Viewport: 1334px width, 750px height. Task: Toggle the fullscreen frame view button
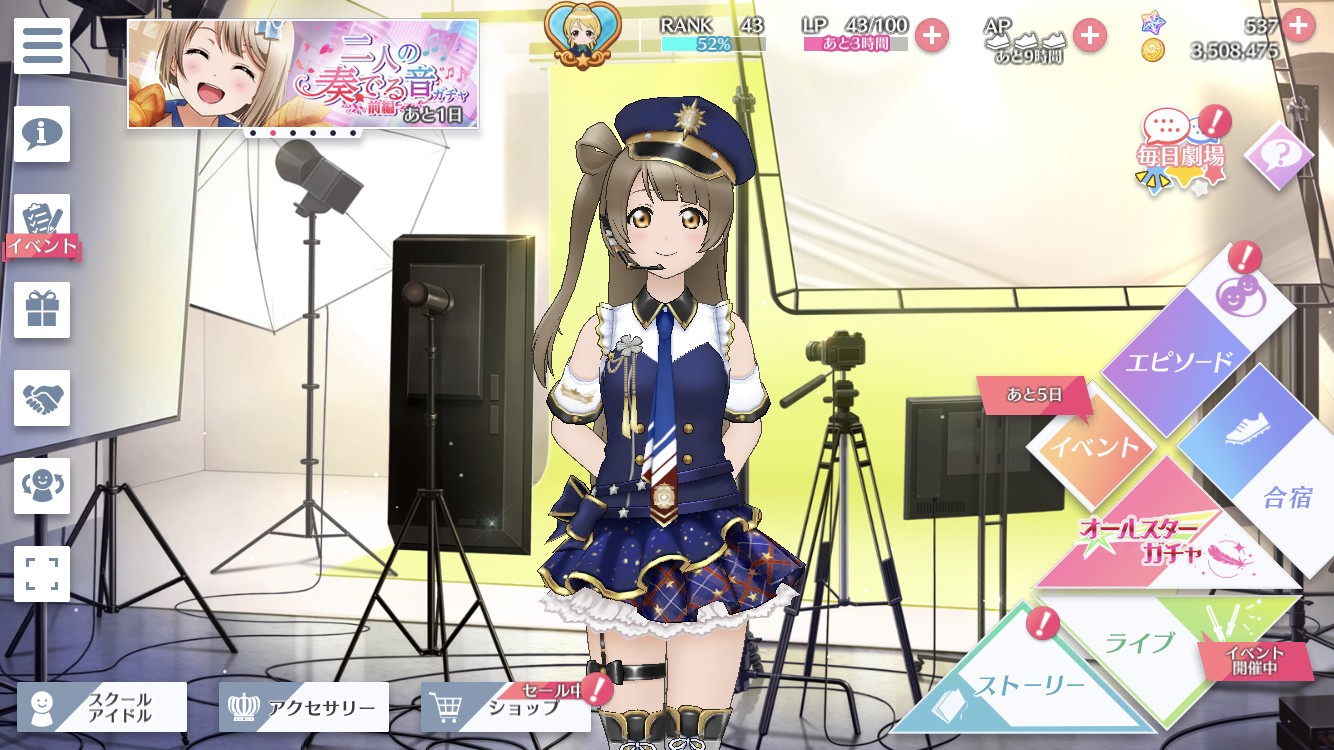[x=42, y=574]
